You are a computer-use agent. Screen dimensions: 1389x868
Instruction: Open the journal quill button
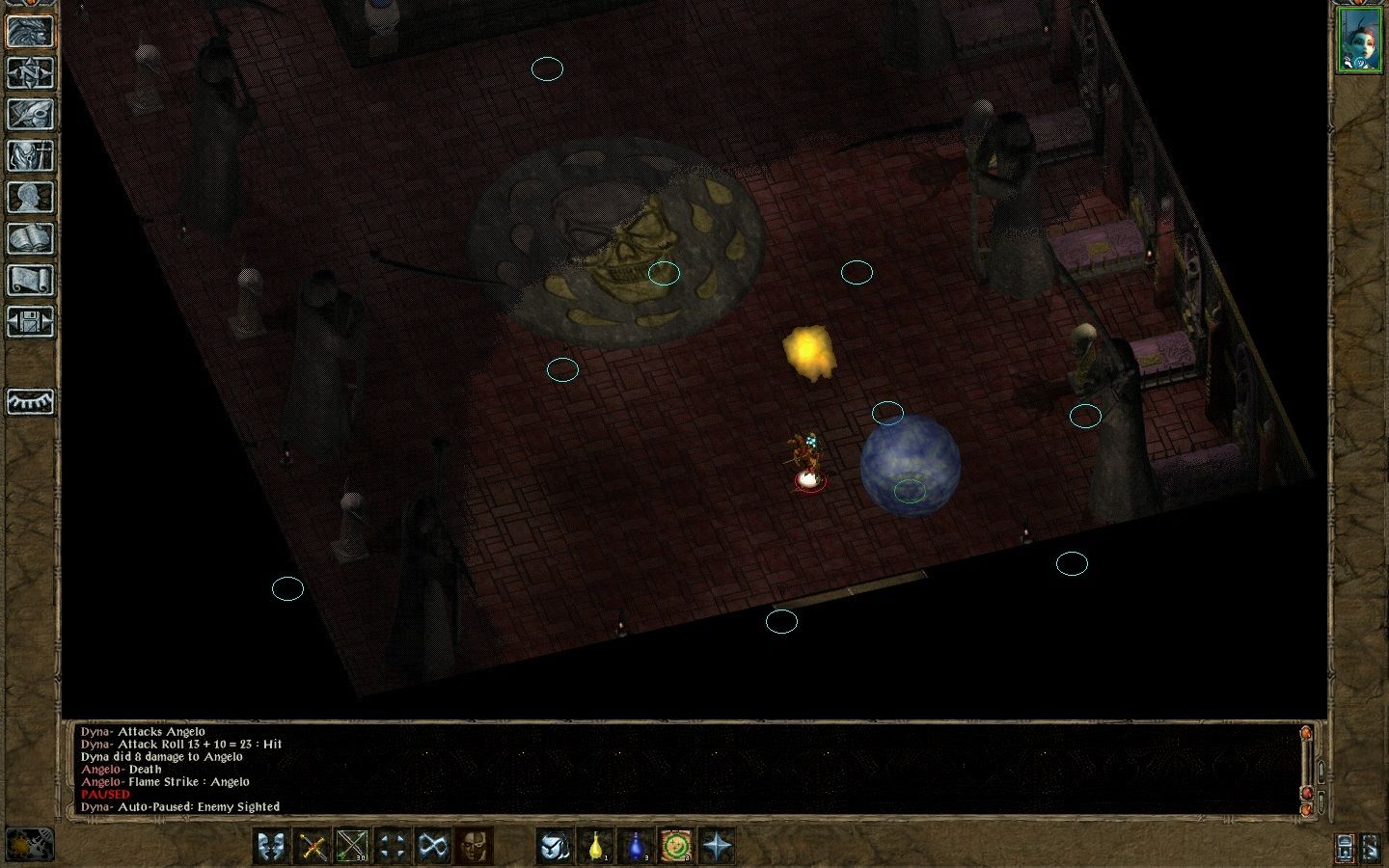point(30,114)
